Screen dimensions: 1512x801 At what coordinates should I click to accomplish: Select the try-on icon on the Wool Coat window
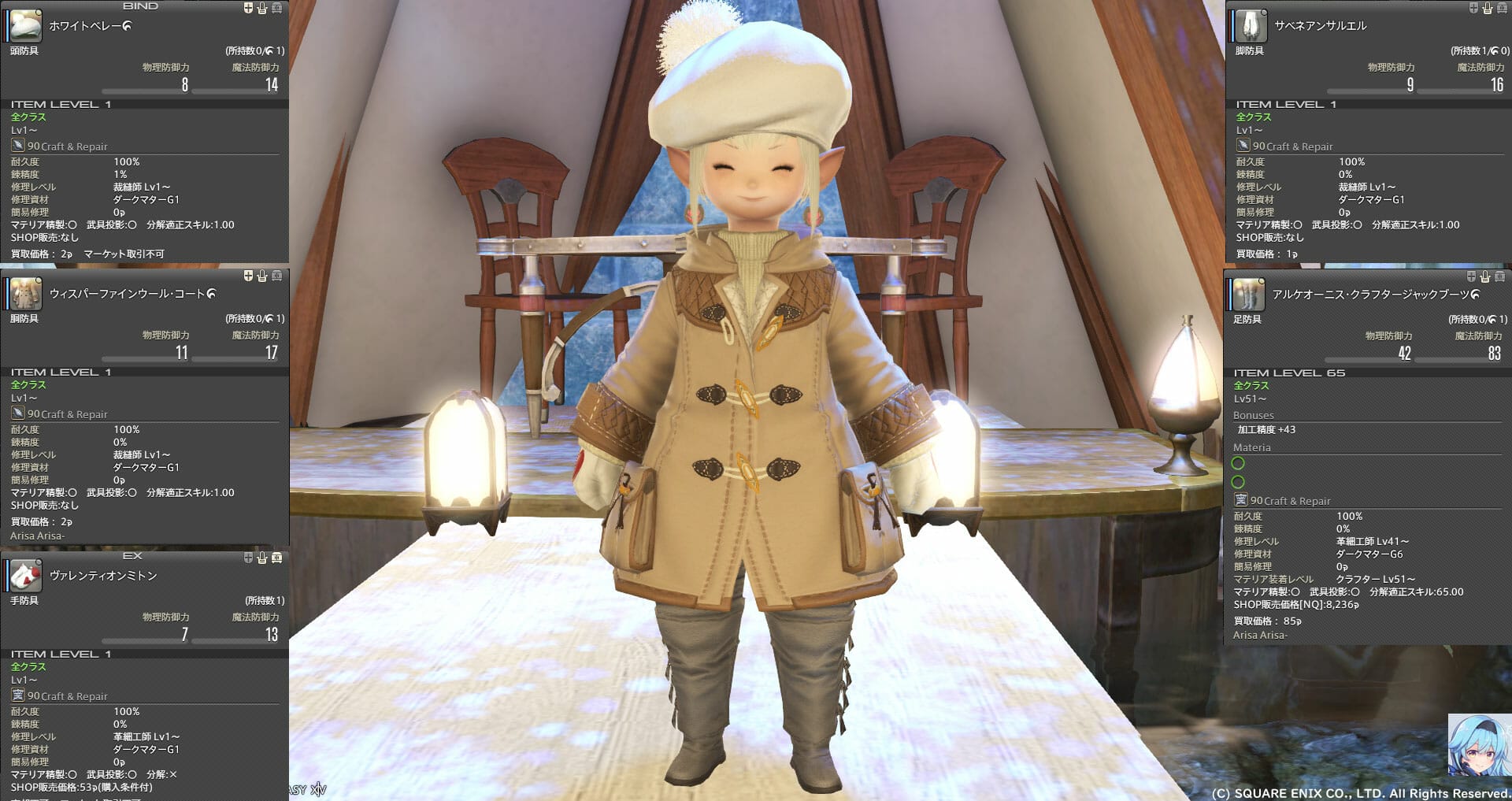[x=262, y=276]
